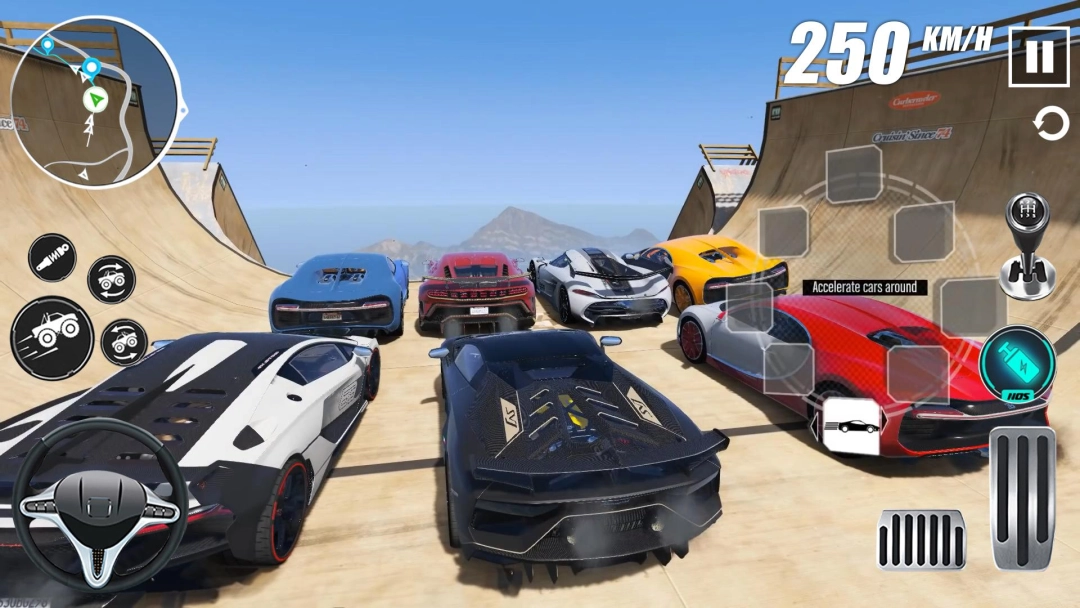The height and width of the screenshot is (608, 1080).
Task: Activate the shock absorber suspension button
Action: (x=52, y=257)
